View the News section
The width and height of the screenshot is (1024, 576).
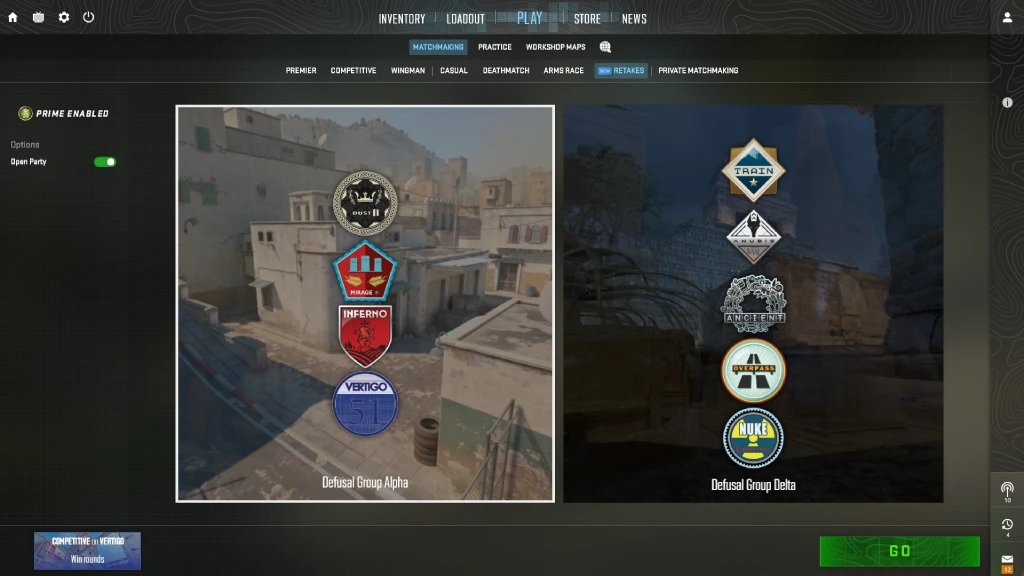(x=634, y=19)
